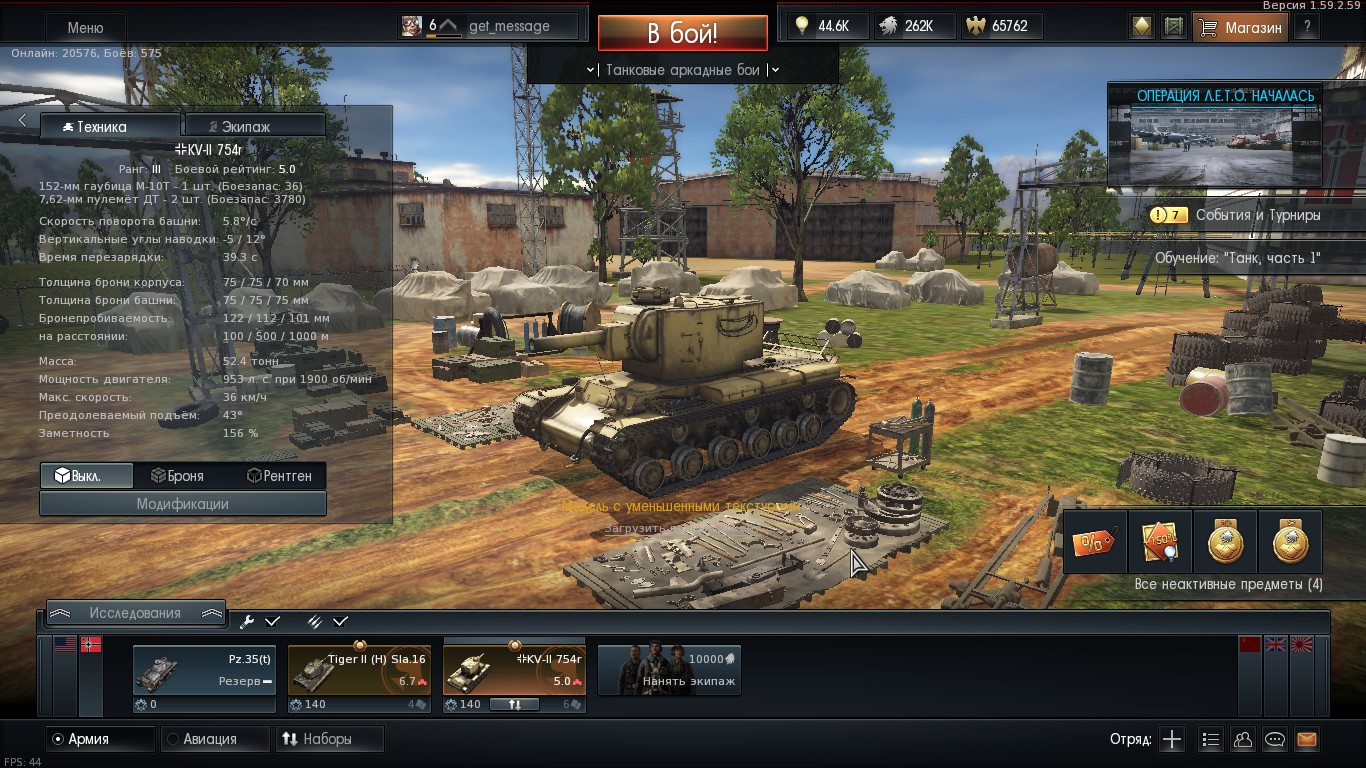This screenshot has width=1366, height=768.
Task: Choose the Tiger II (H) Sla.16 slot
Action: (359, 670)
